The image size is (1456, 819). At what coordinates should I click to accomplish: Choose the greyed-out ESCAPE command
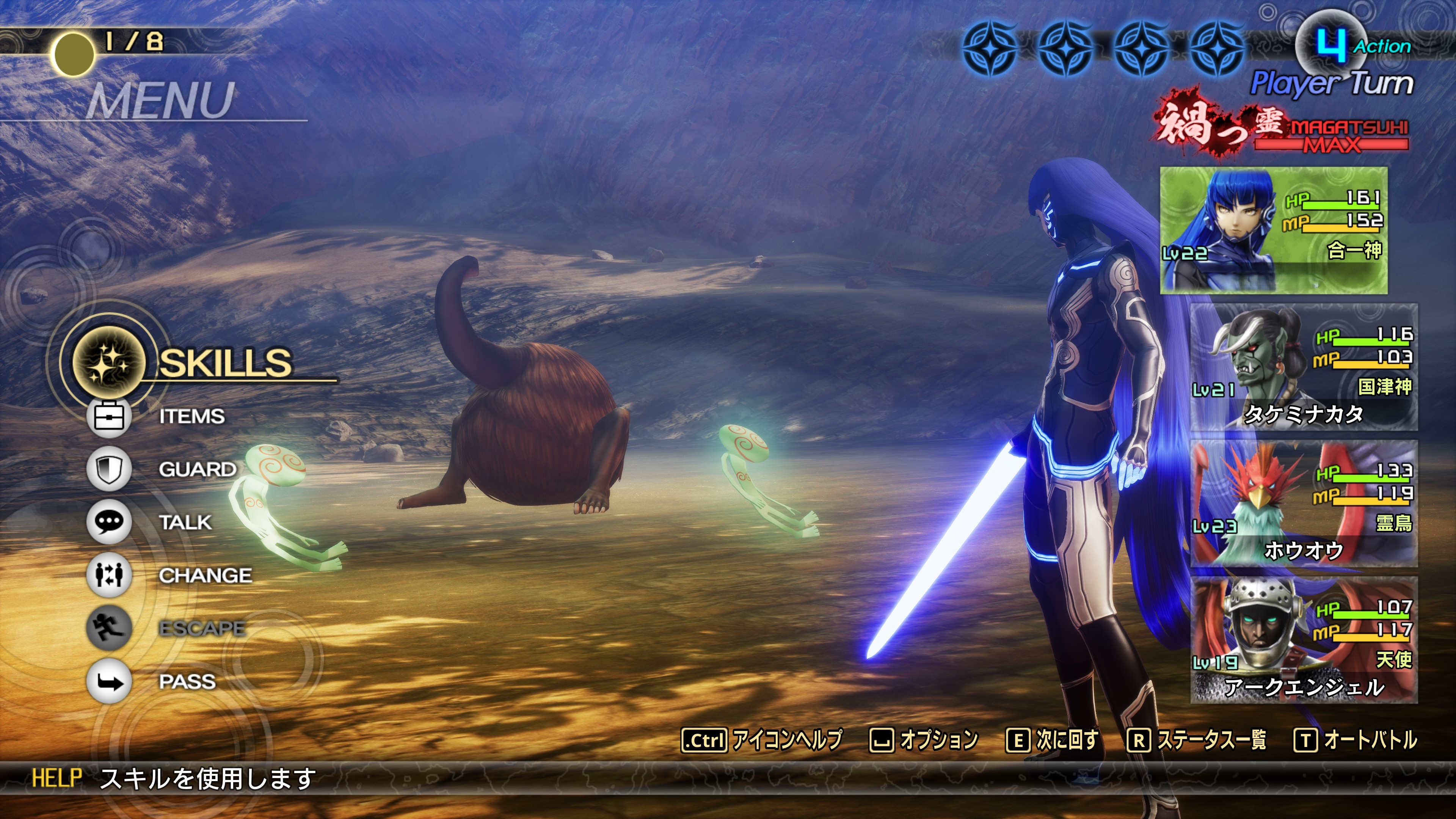tap(202, 628)
